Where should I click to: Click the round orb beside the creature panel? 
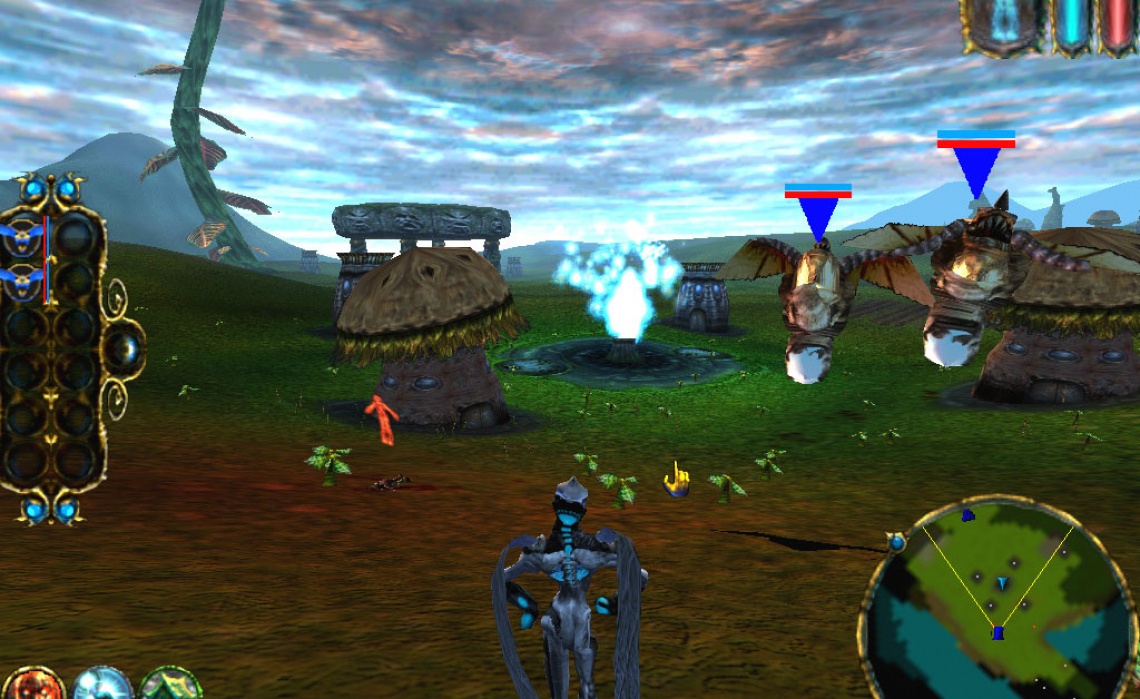point(124,348)
